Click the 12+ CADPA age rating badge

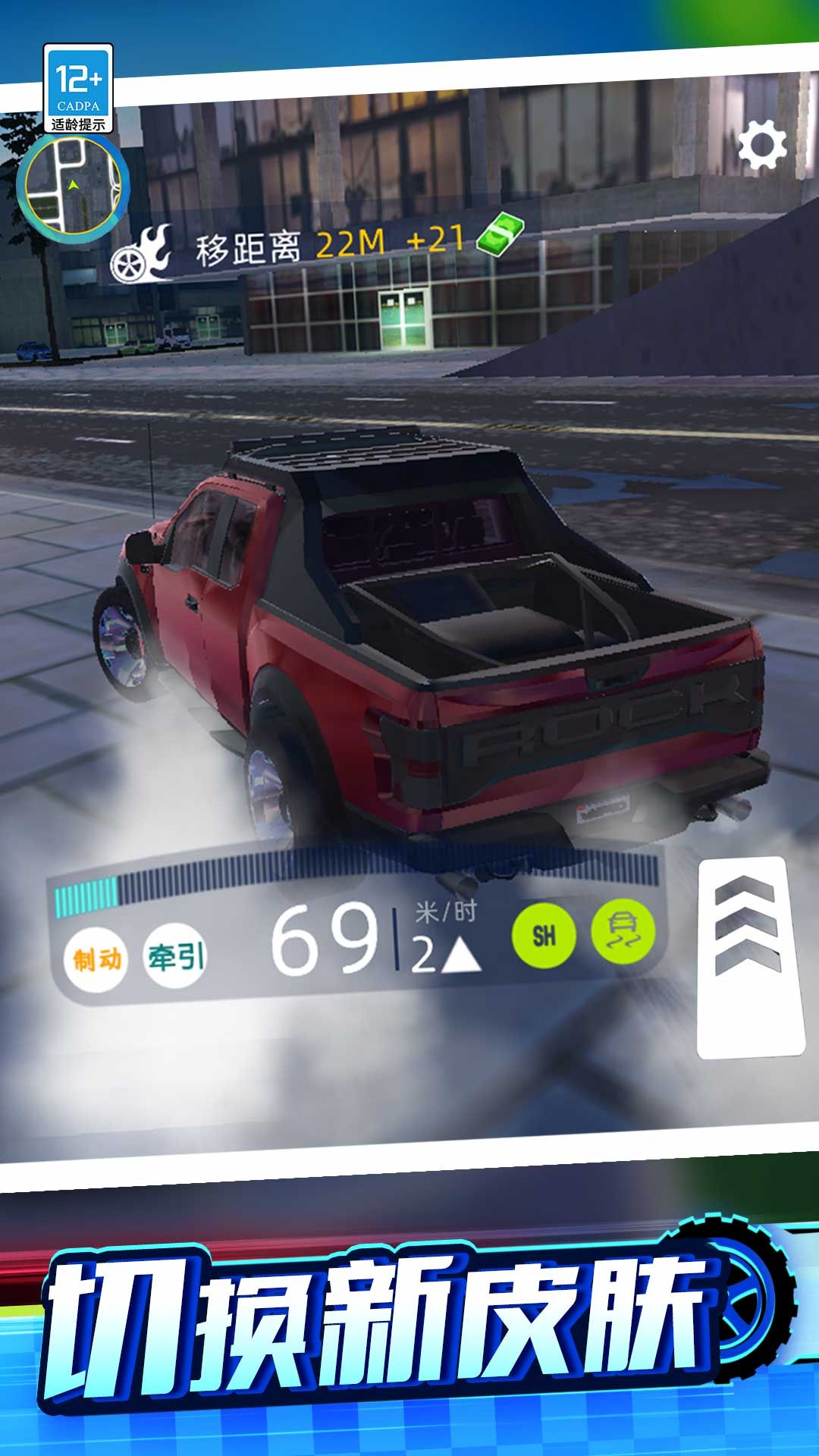point(78,89)
